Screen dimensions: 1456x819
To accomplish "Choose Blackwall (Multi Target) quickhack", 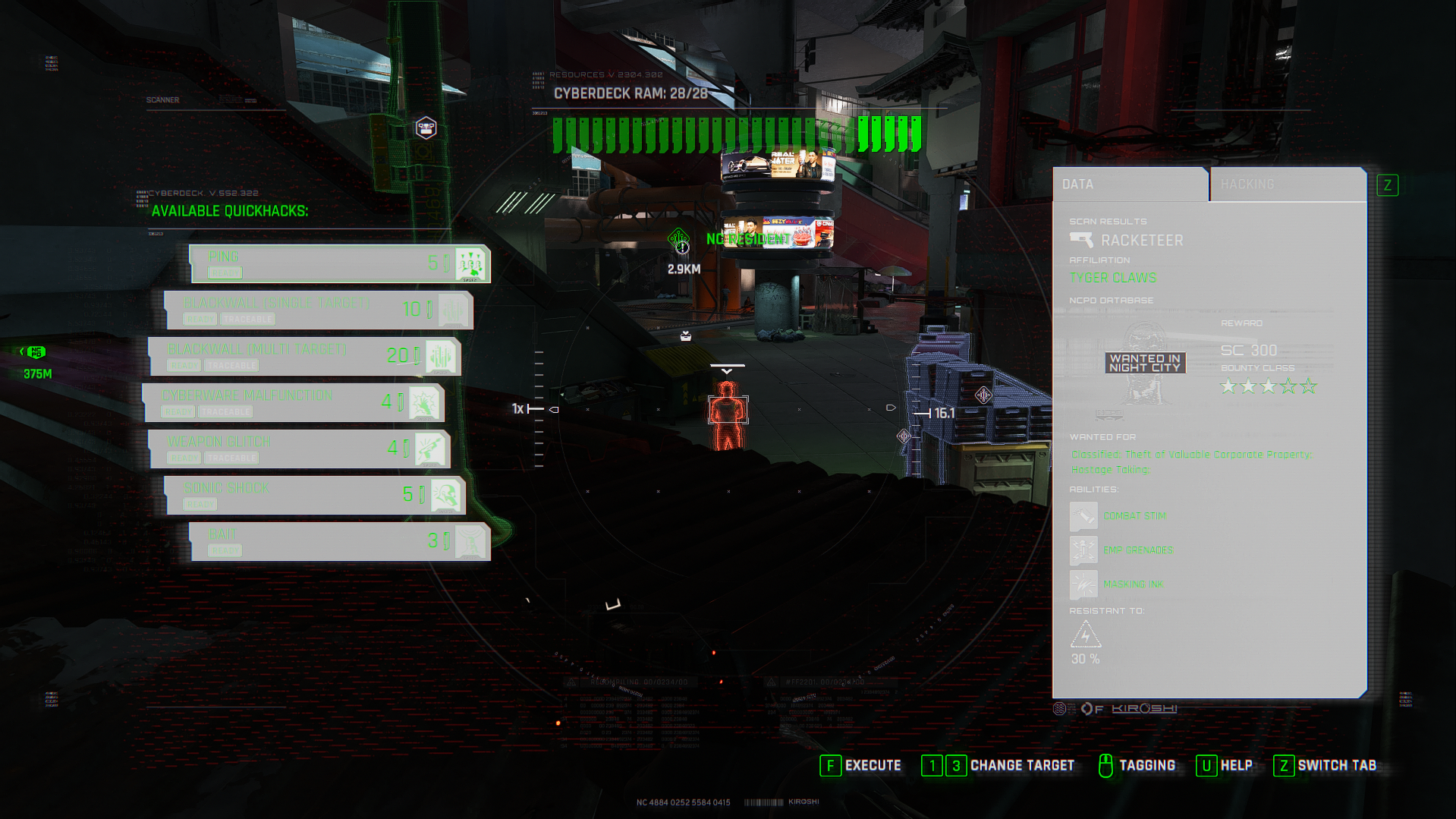I will coord(303,356).
